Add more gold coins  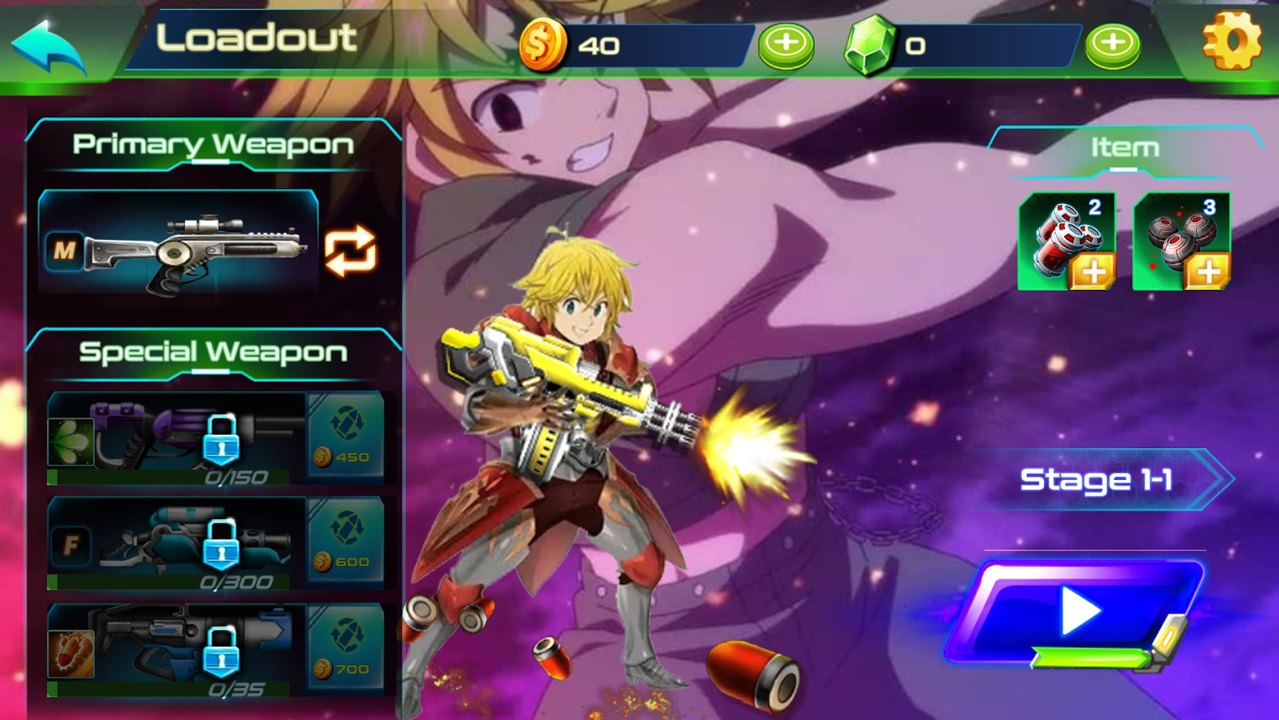[786, 45]
